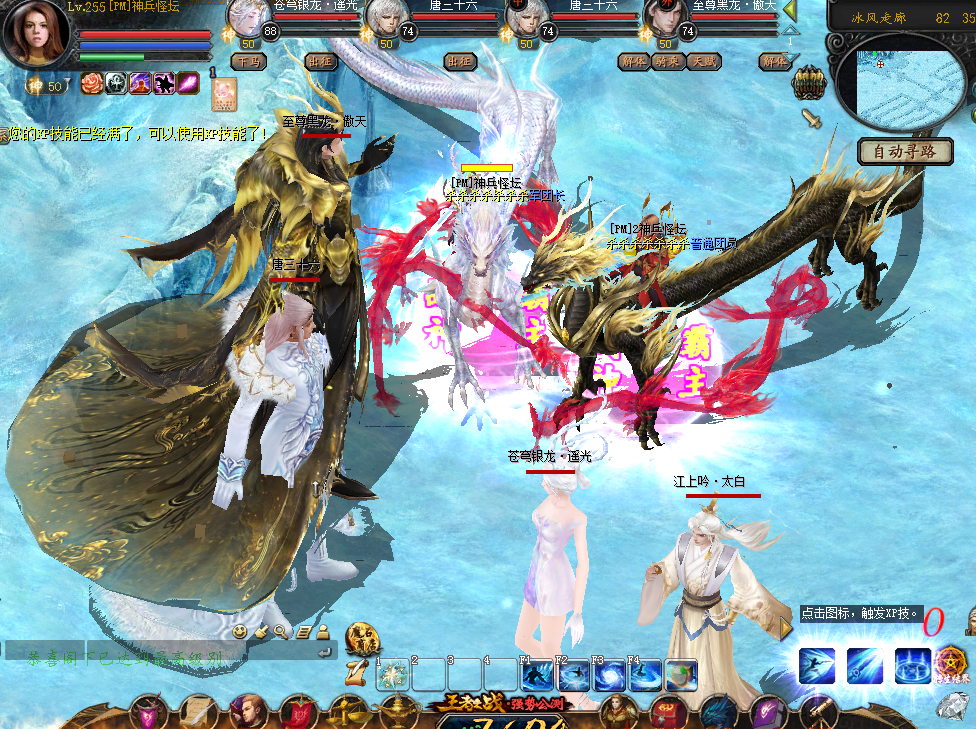Click the 自动寻路 auto-pathfinding button
The image size is (976, 729).
pos(905,152)
